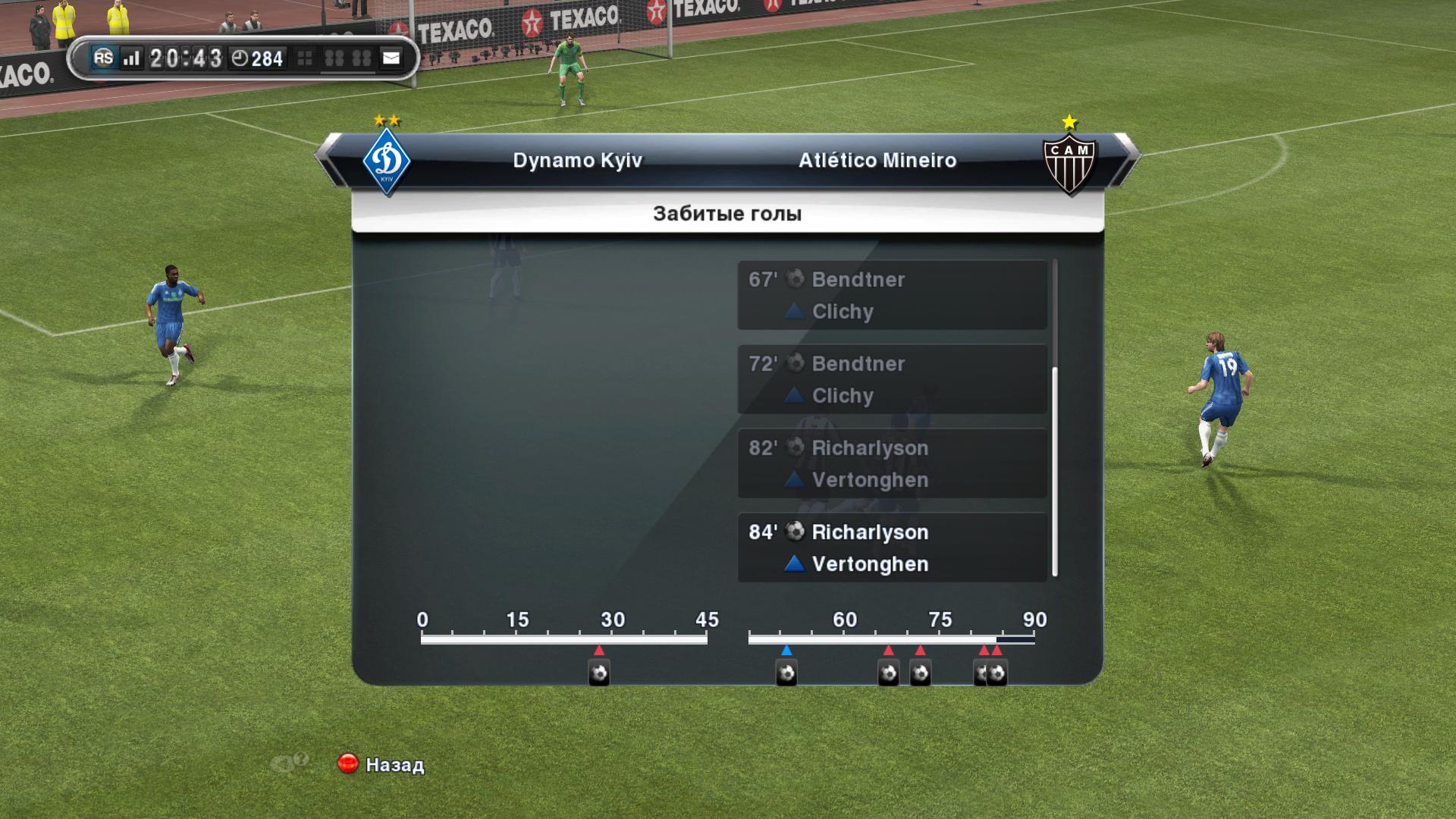Open the mail envelope icon
Image resolution: width=1456 pixels, height=819 pixels.
click(391, 58)
